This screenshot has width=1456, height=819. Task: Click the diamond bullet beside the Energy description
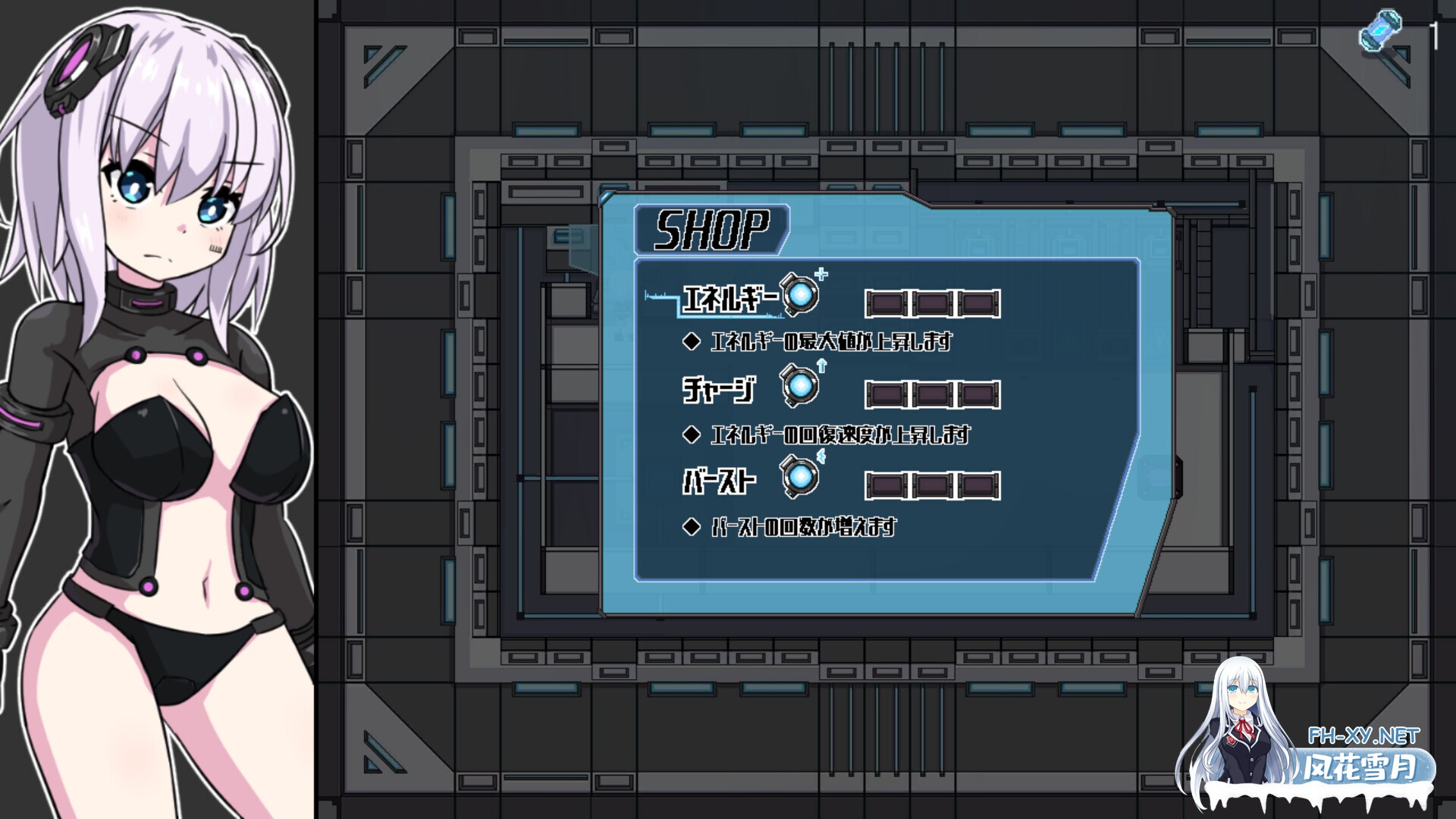[691, 342]
